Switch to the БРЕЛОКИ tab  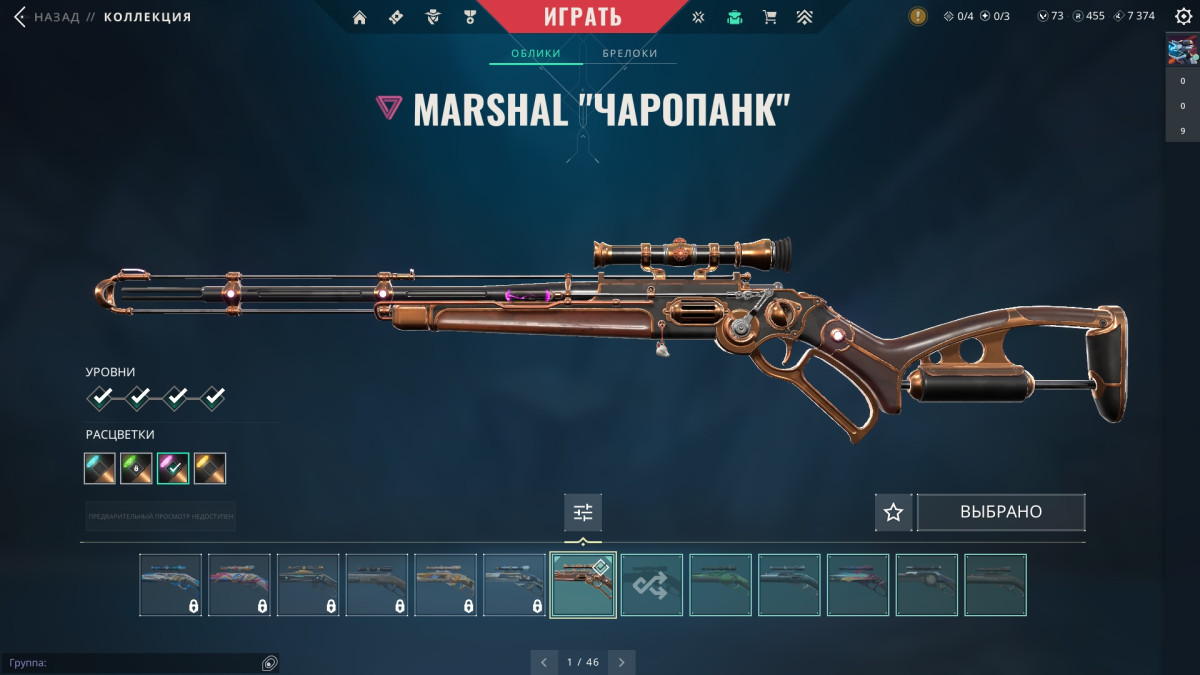(x=630, y=54)
